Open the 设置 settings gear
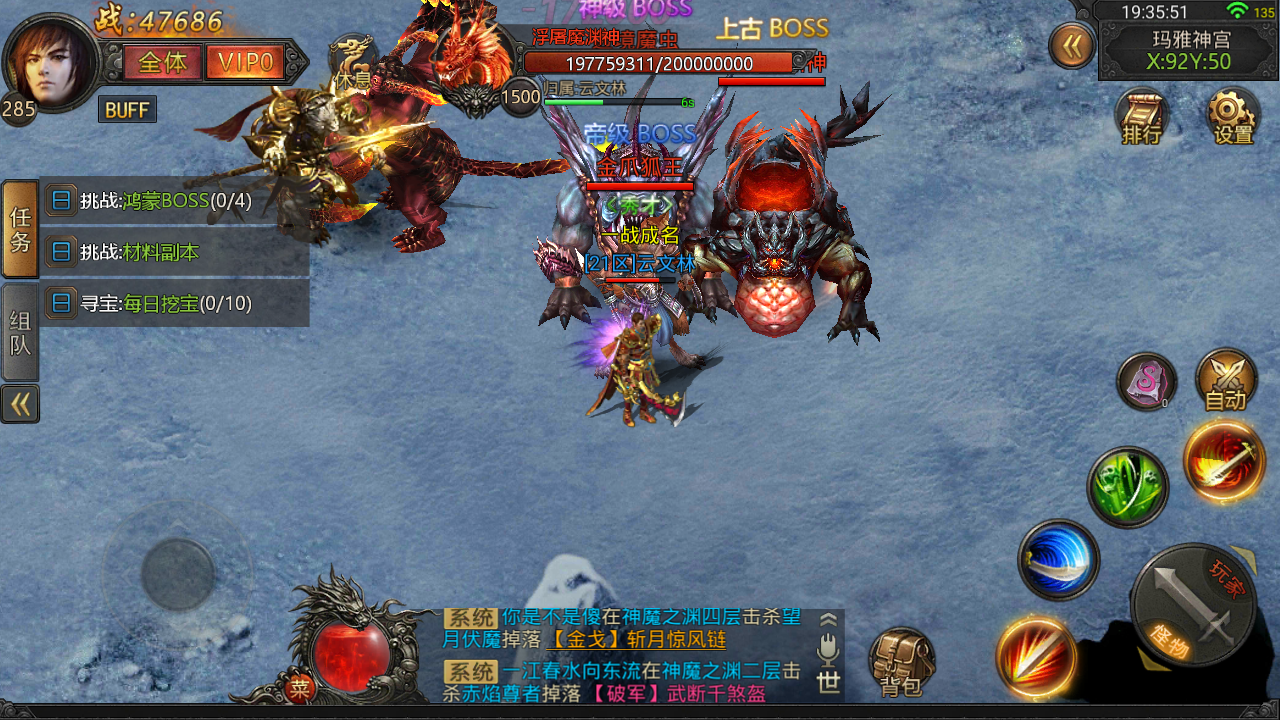This screenshot has height=720, width=1280. pos(1233,117)
